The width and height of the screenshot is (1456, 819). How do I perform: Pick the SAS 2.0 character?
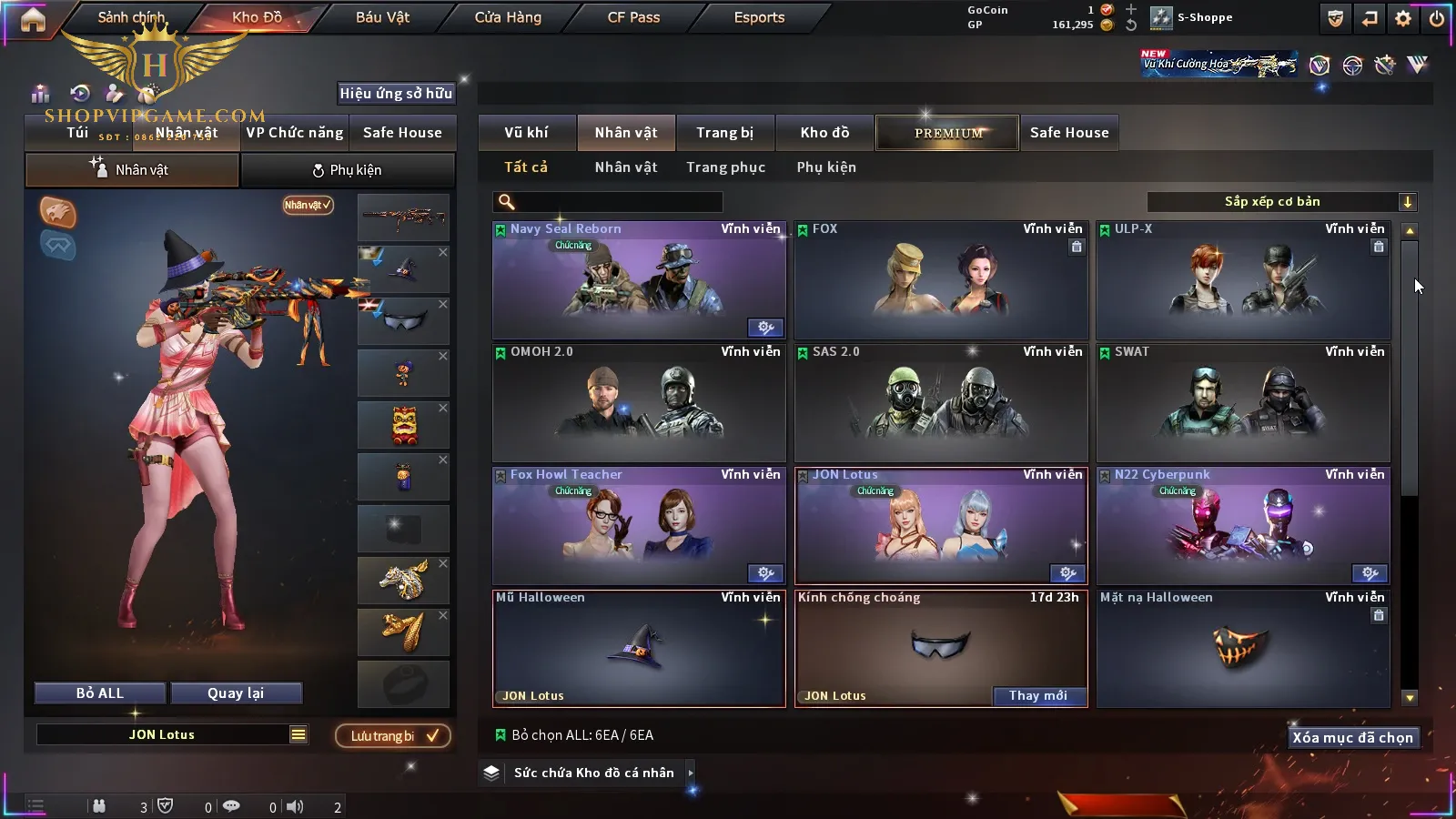pyautogui.click(x=940, y=403)
